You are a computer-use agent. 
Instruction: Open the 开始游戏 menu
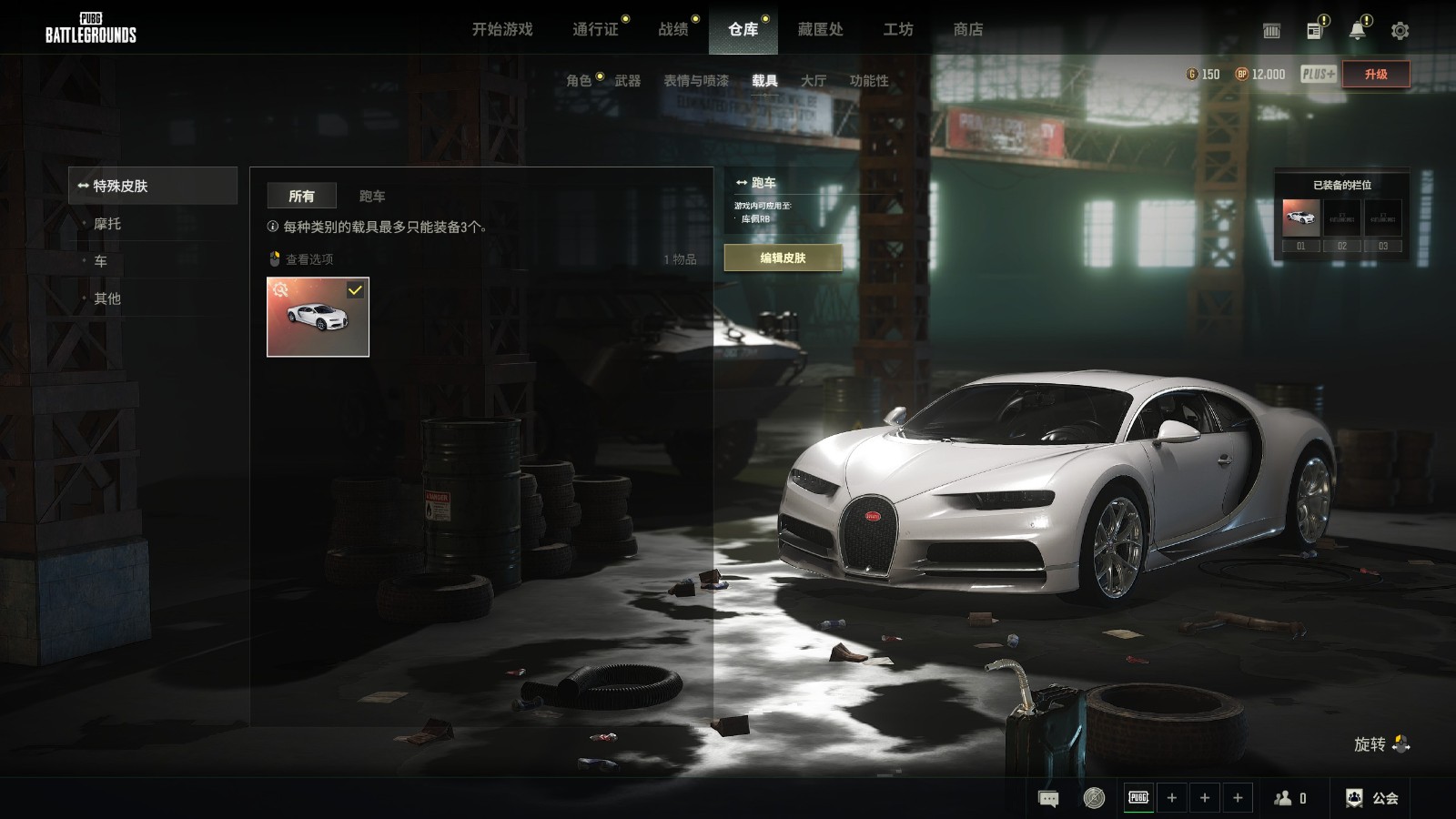point(501,29)
